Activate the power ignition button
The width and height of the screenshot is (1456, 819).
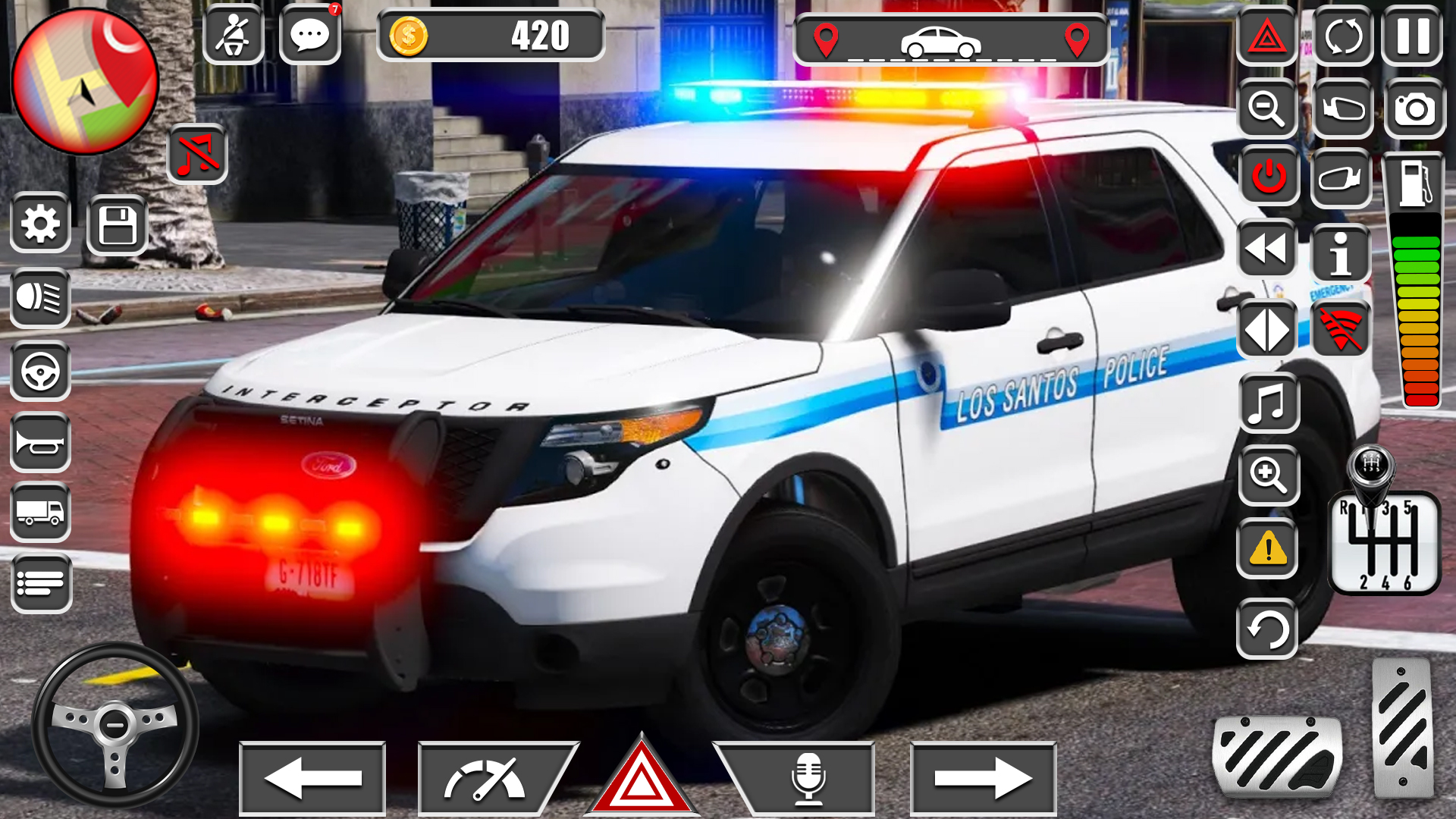1269,176
